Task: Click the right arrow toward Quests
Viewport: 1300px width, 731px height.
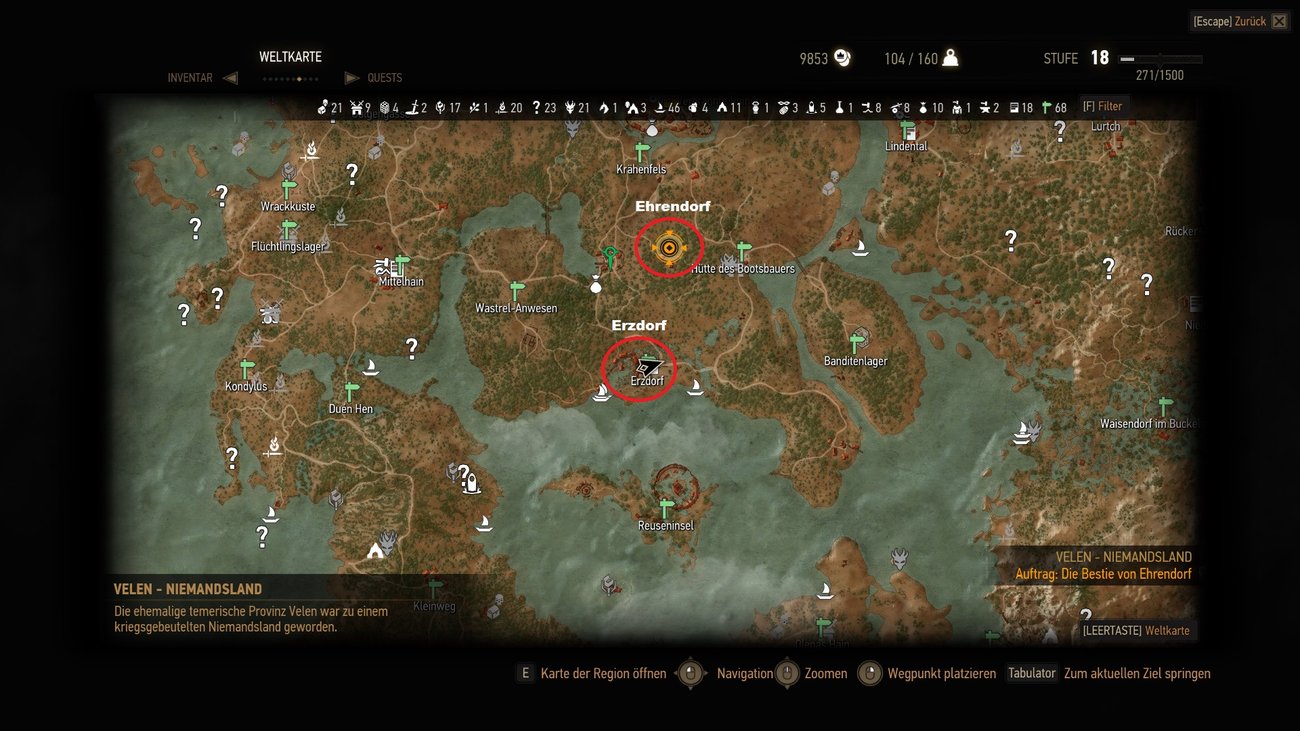Action: coord(352,77)
